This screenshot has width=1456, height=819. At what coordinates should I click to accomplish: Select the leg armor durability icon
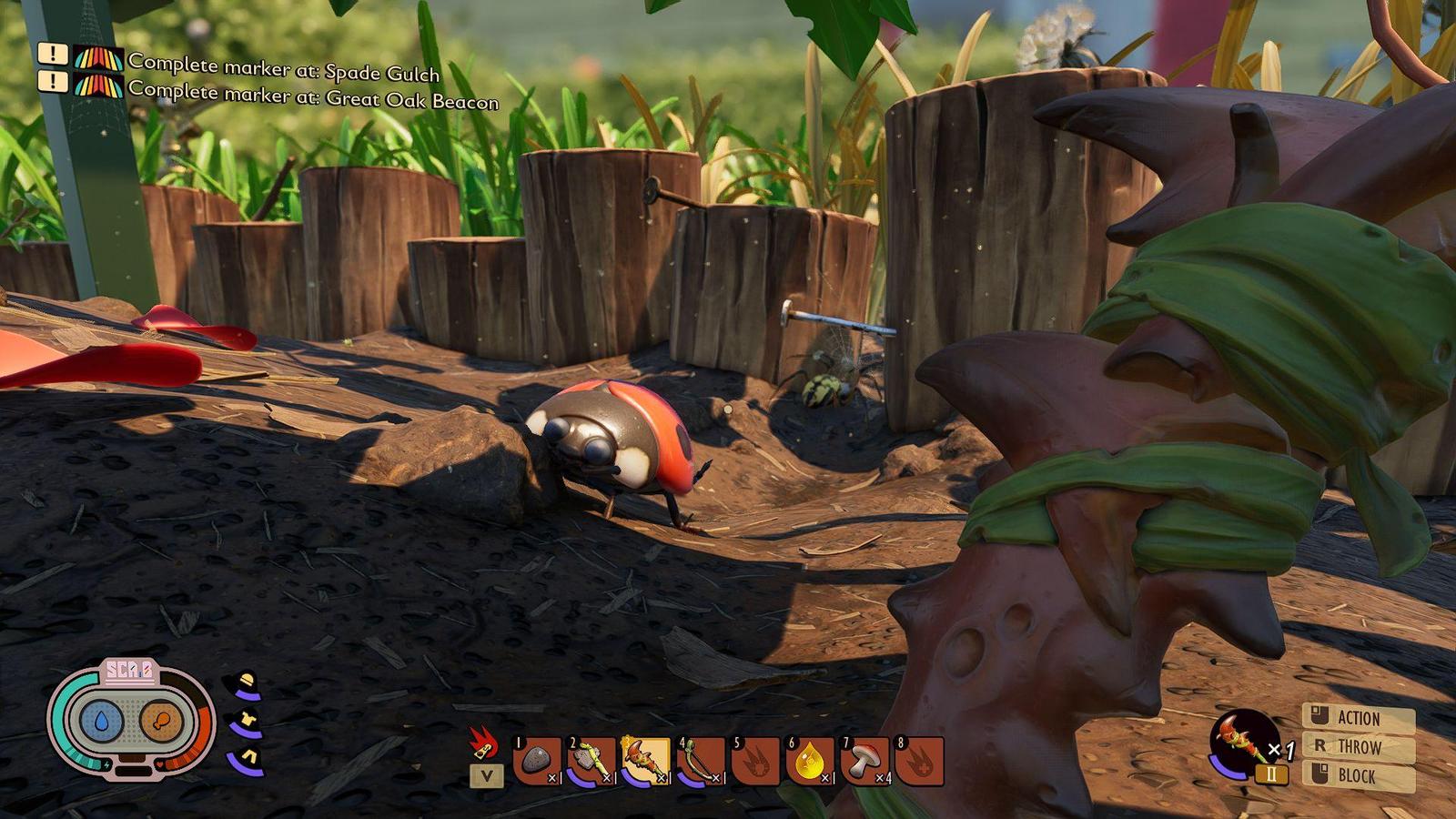point(246,760)
